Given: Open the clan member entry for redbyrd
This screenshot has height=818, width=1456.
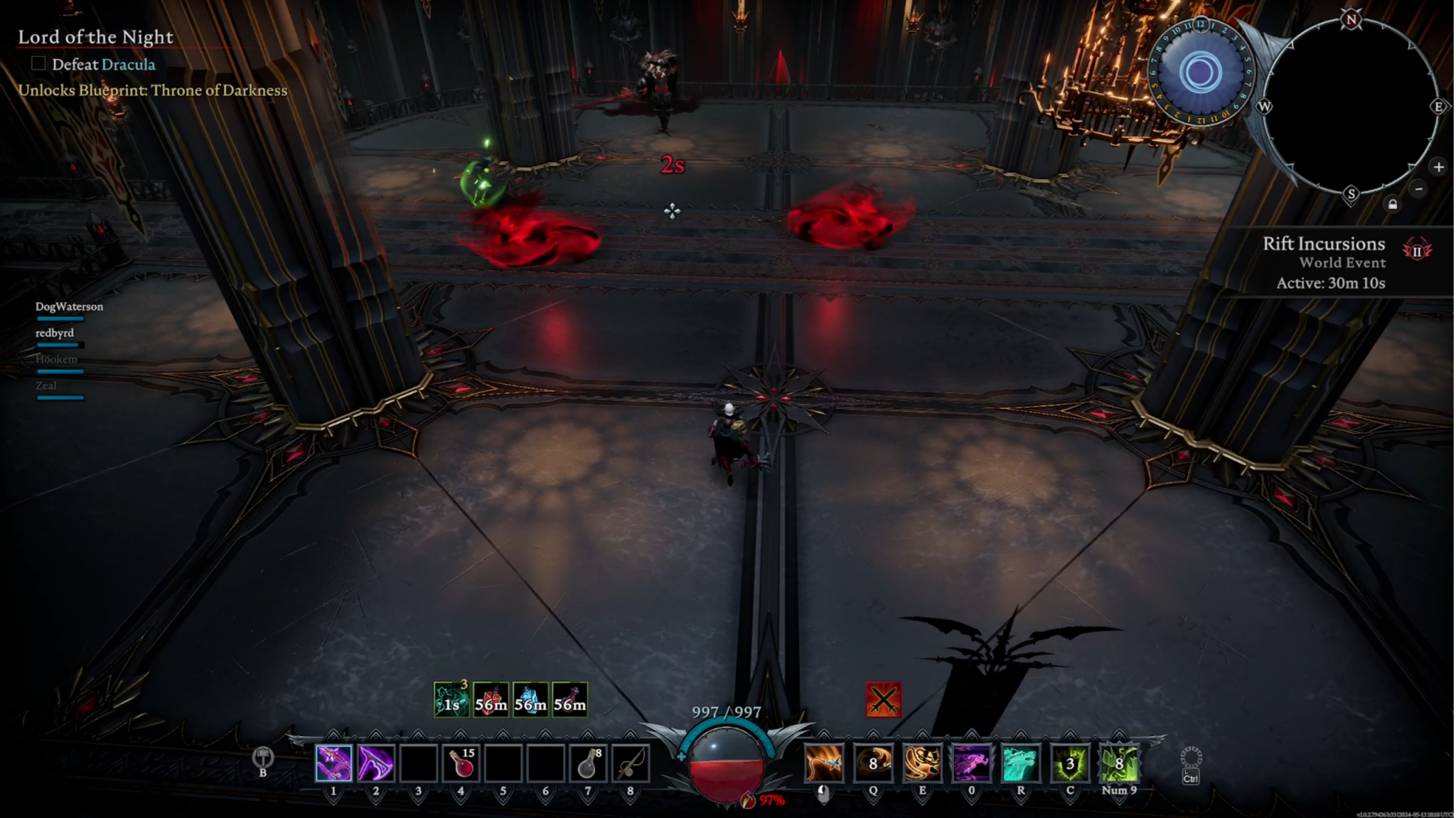Looking at the screenshot, I should click(57, 332).
